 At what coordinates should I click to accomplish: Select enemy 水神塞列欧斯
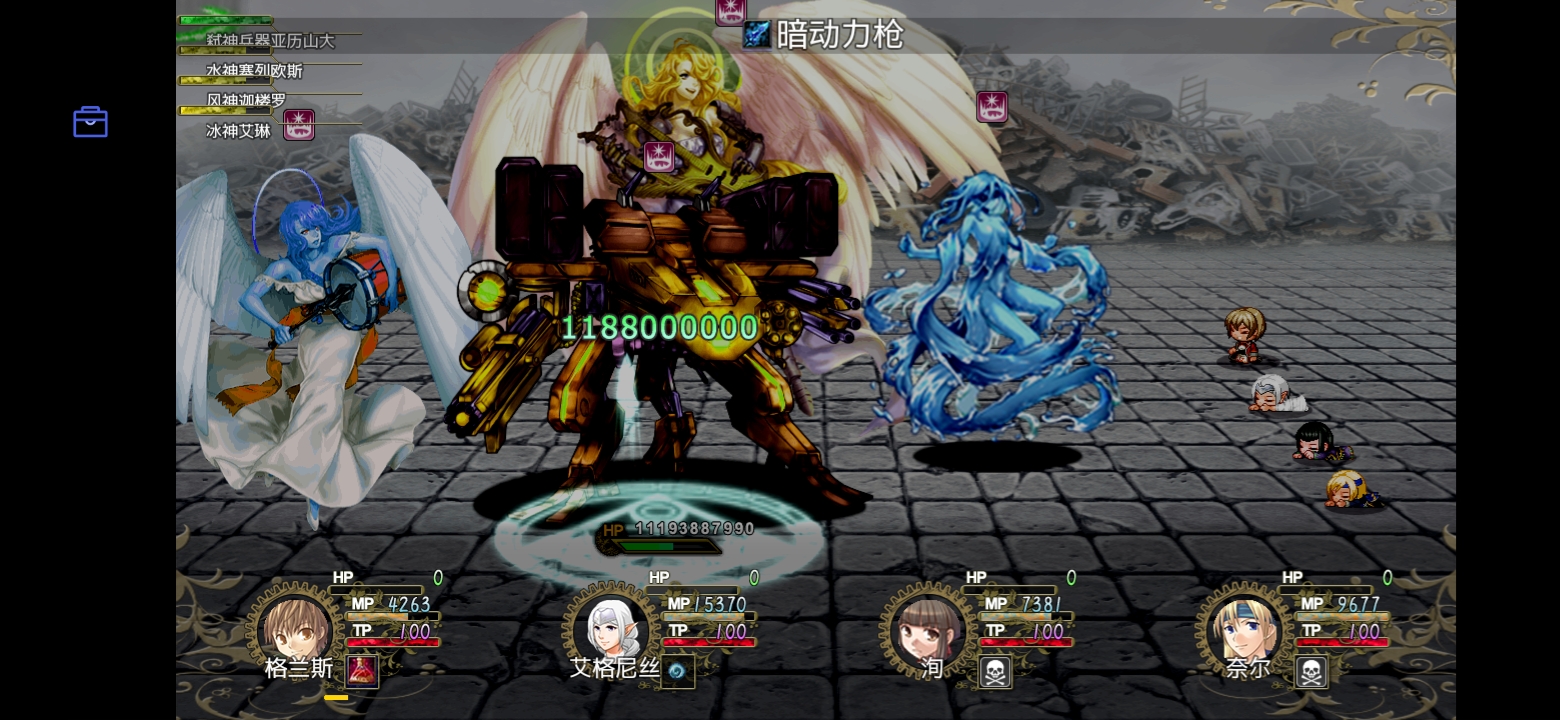[254, 71]
